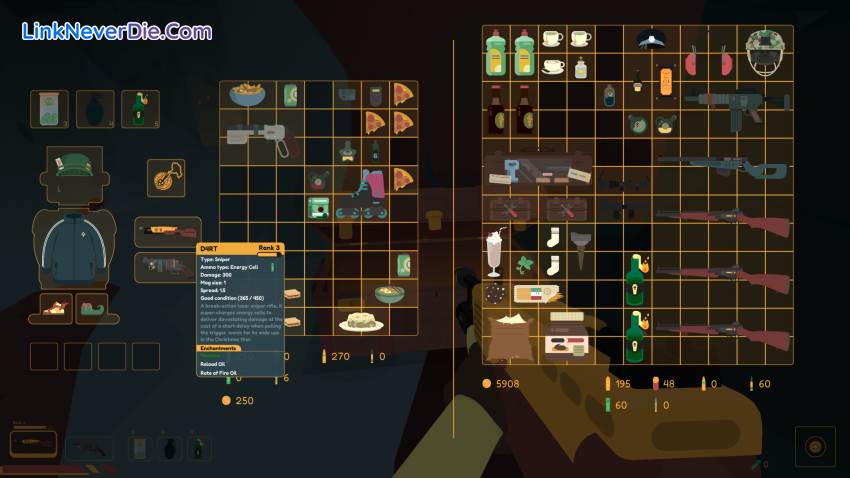This screenshot has width=850, height=478.
Task: Select the green cap in the head slot
Action: [72, 167]
